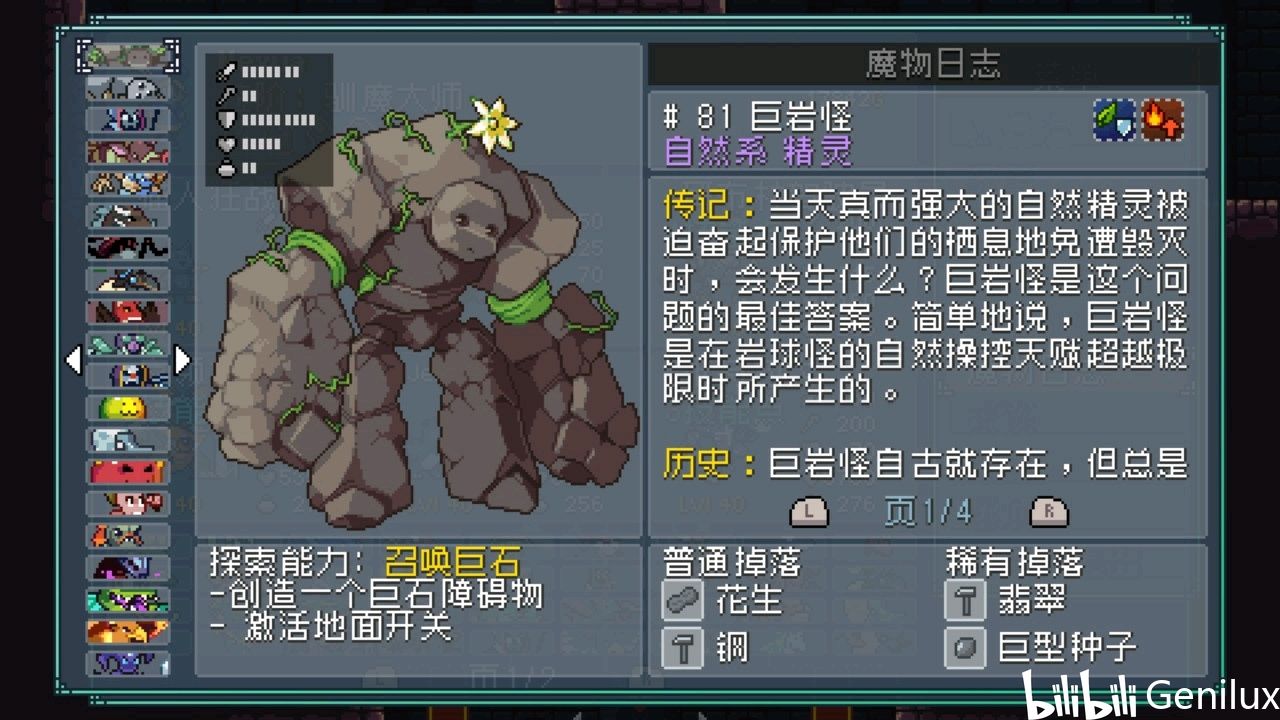Screen dimensions: 1280x720
Task: Choose the orange flame monster thumbnail
Action: tap(128, 631)
